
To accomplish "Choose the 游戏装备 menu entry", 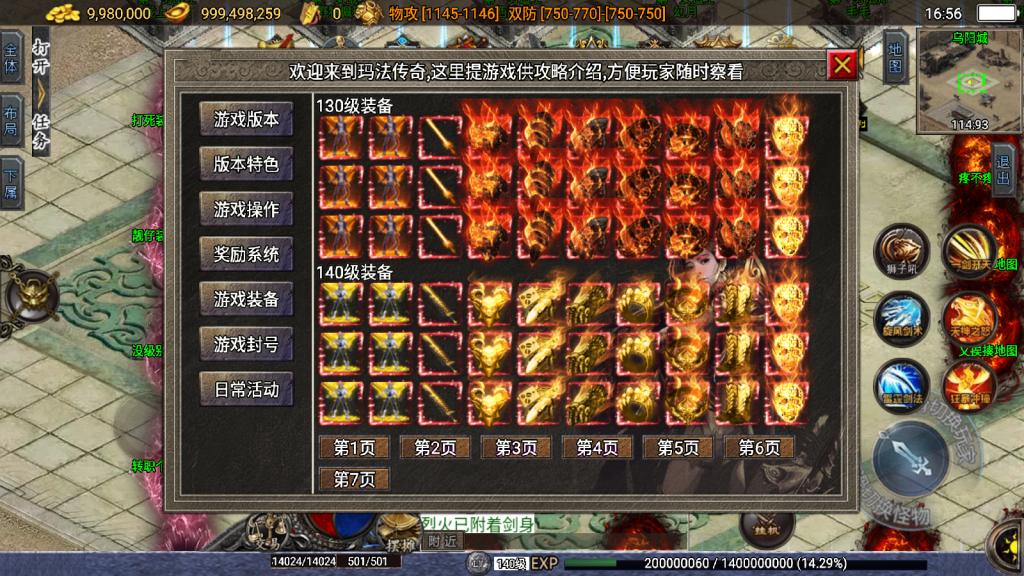I will [246, 299].
